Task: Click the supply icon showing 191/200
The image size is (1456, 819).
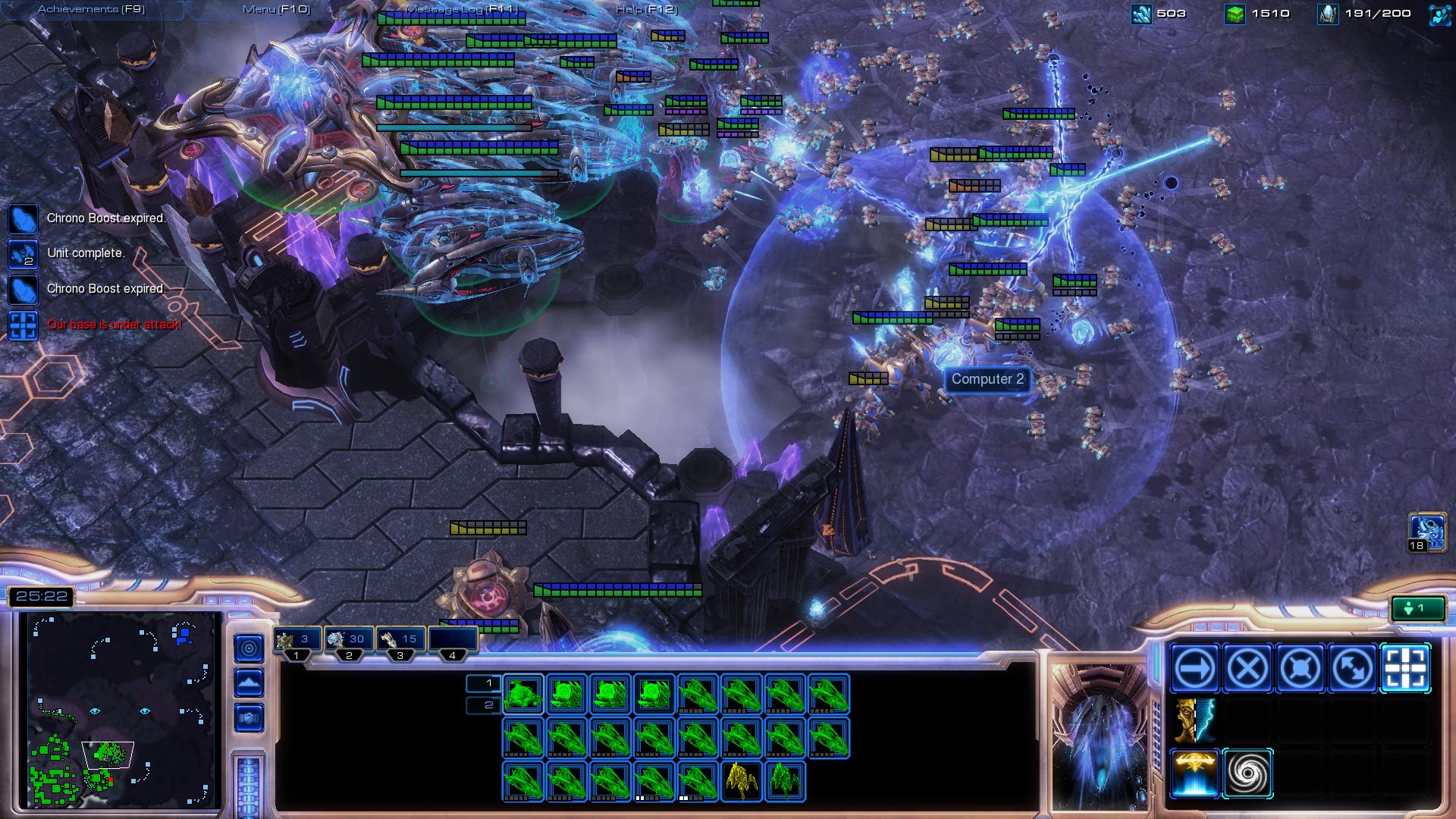Action: (1328, 13)
